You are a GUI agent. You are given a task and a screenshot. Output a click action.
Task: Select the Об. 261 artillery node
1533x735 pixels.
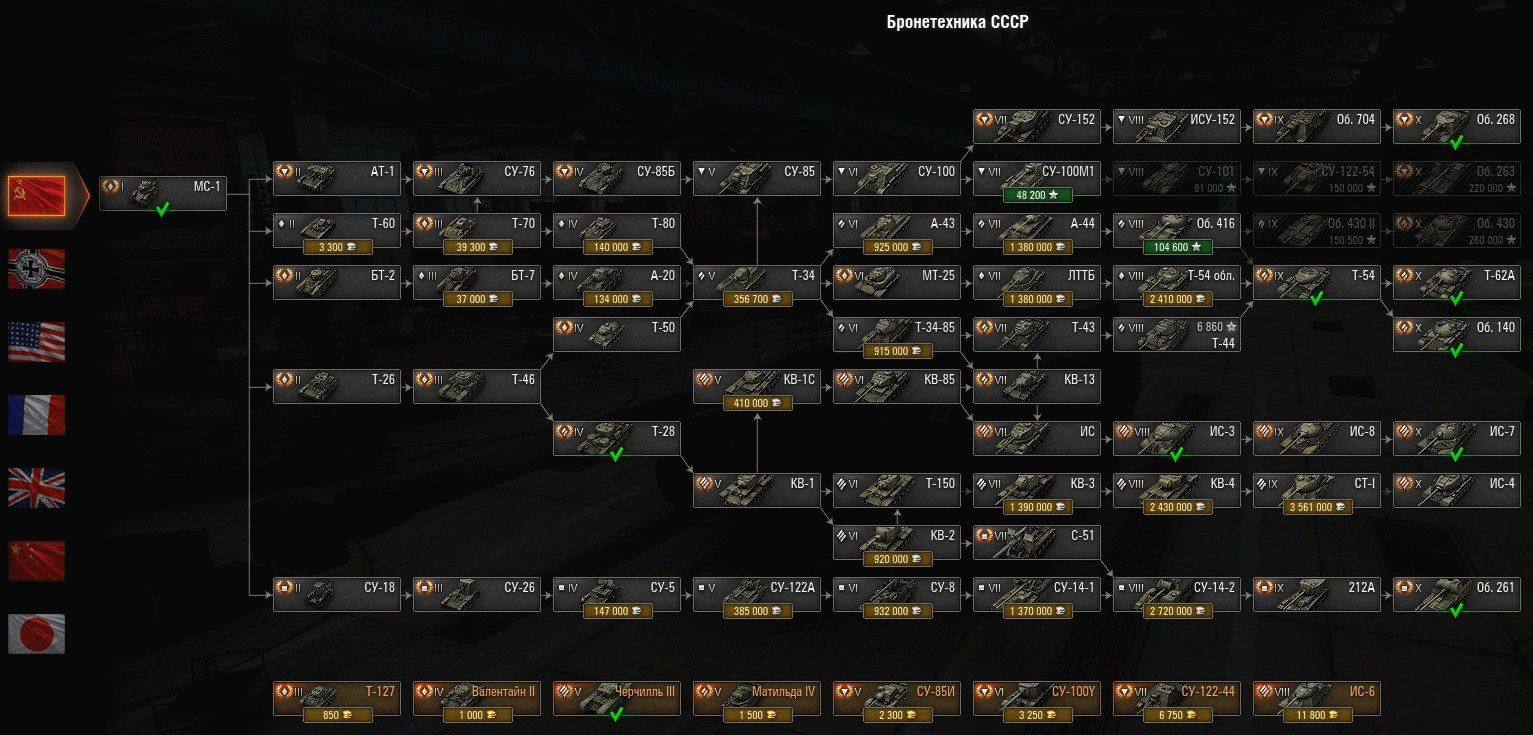pos(1456,594)
